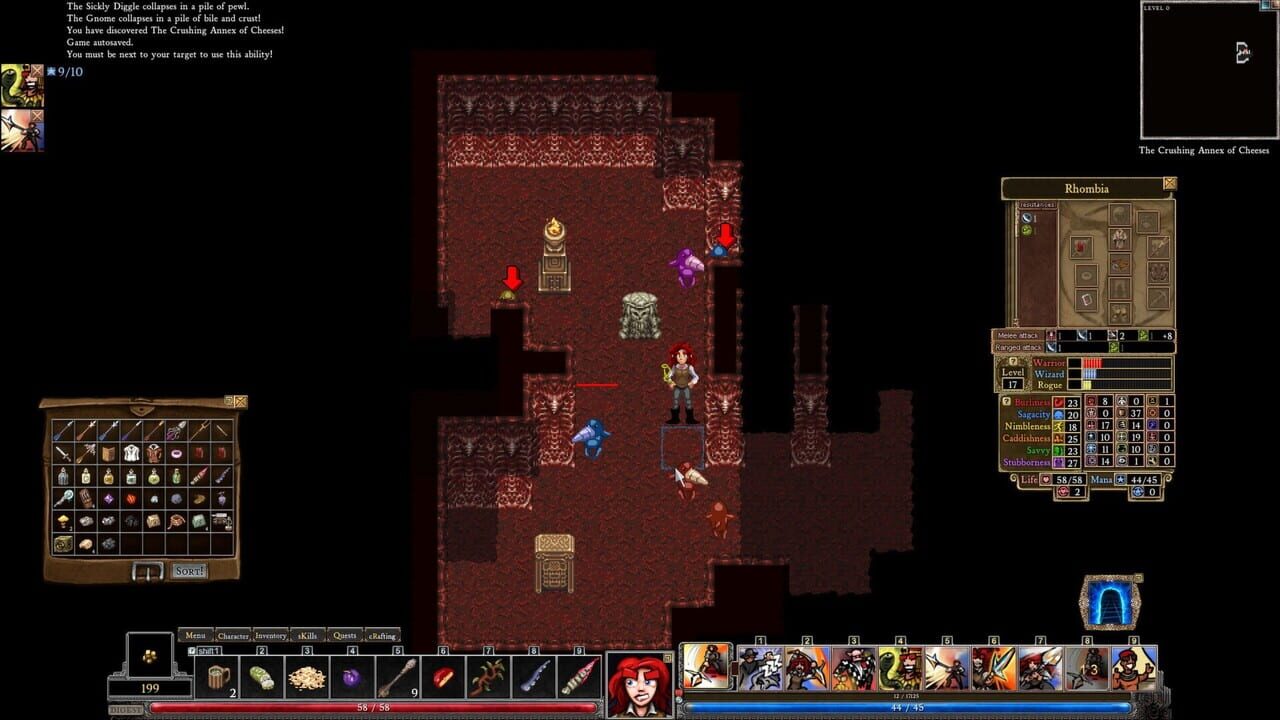1280x720 pixels.
Task: Eat the purple plum in hotbar slot 4
Action: pyautogui.click(x=352, y=677)
